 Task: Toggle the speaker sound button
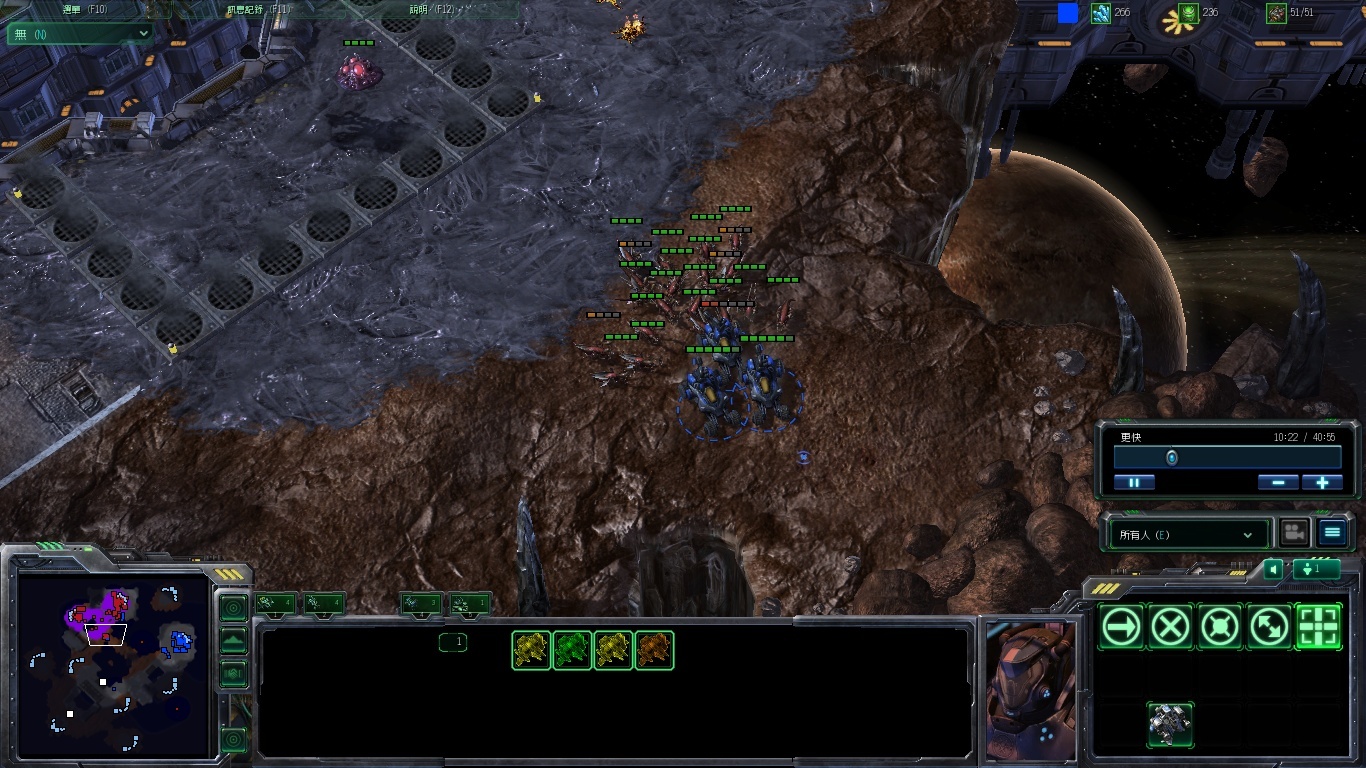tap(1273, 569)
